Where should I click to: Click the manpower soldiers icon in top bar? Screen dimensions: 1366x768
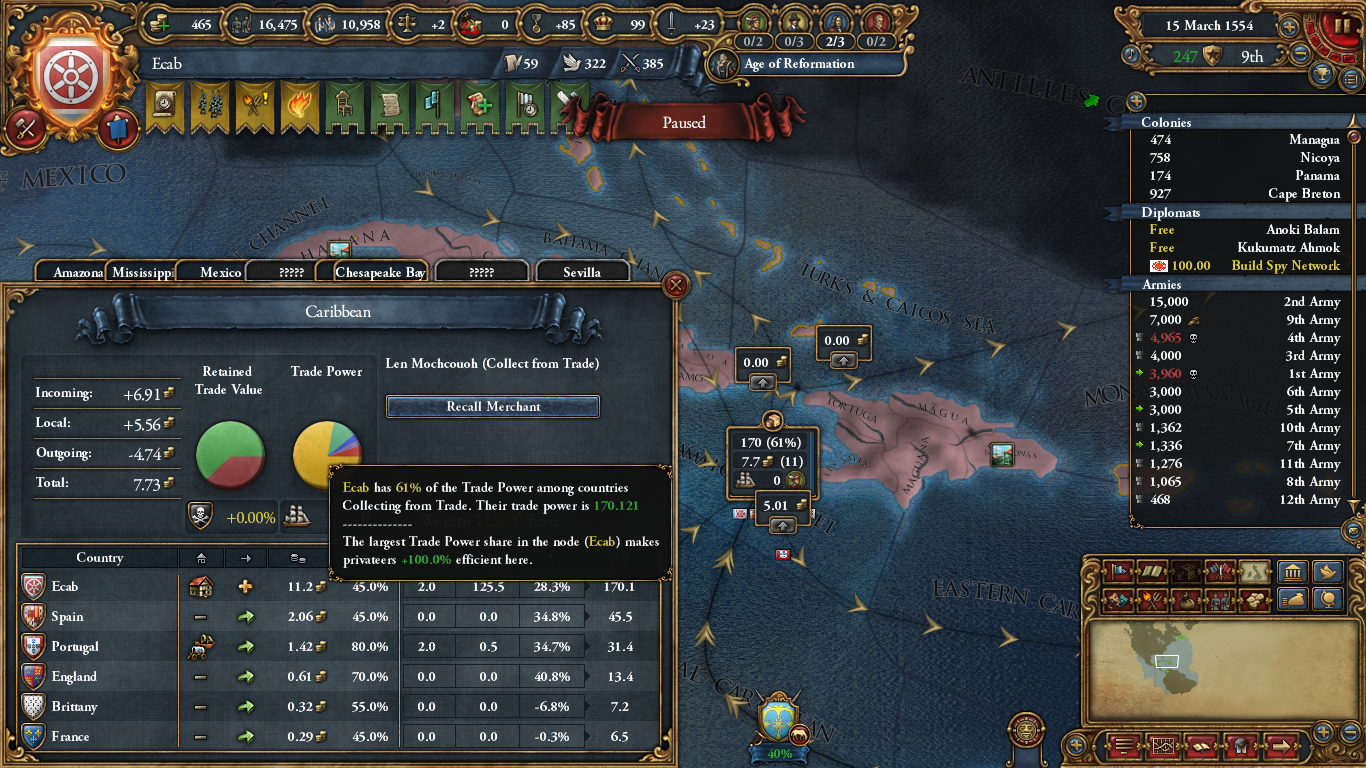[x=240, y=24]
